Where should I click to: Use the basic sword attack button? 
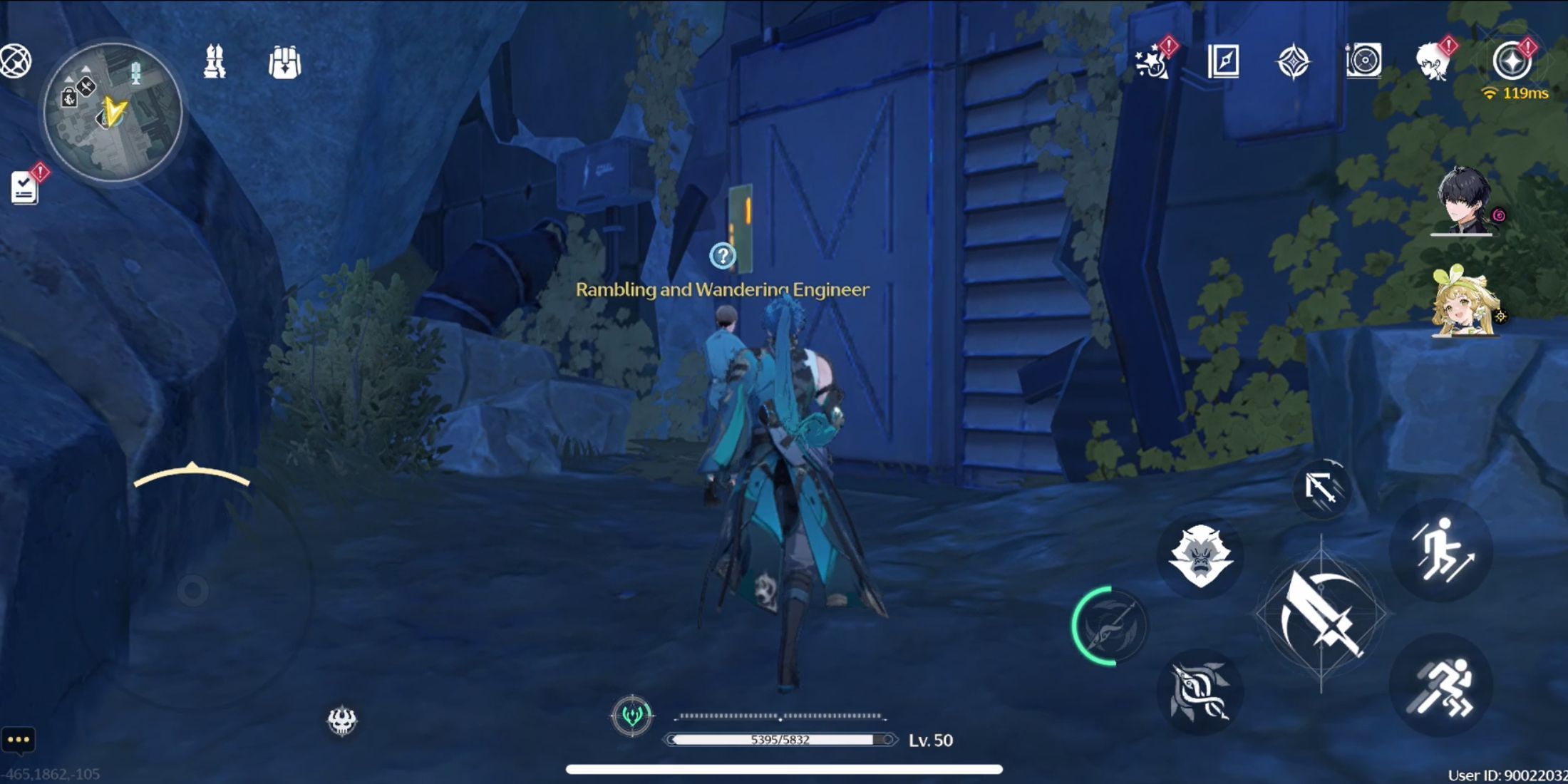coord(1321,614)
